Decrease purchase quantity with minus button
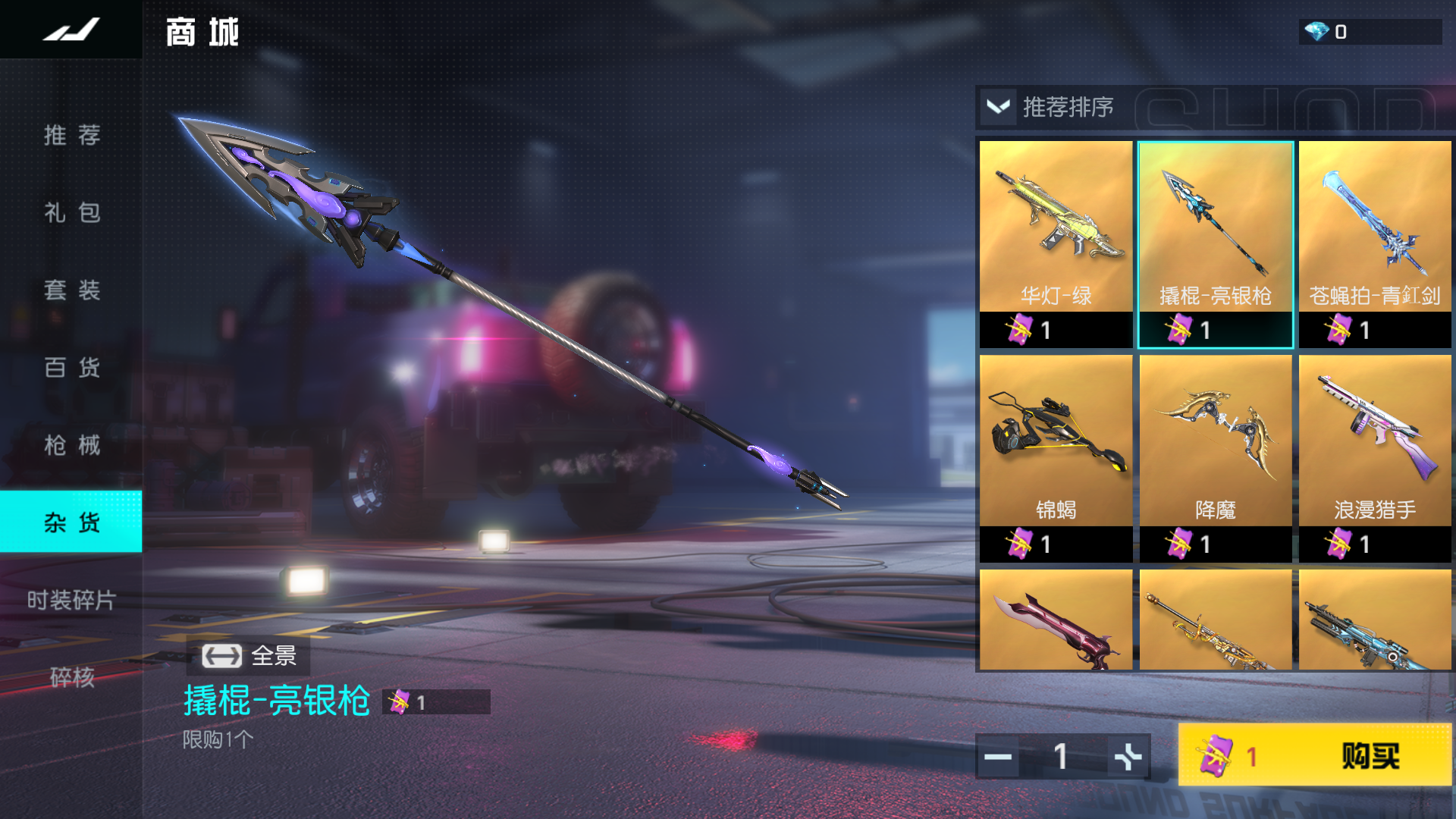1456x819 pixels. point(998,757)
